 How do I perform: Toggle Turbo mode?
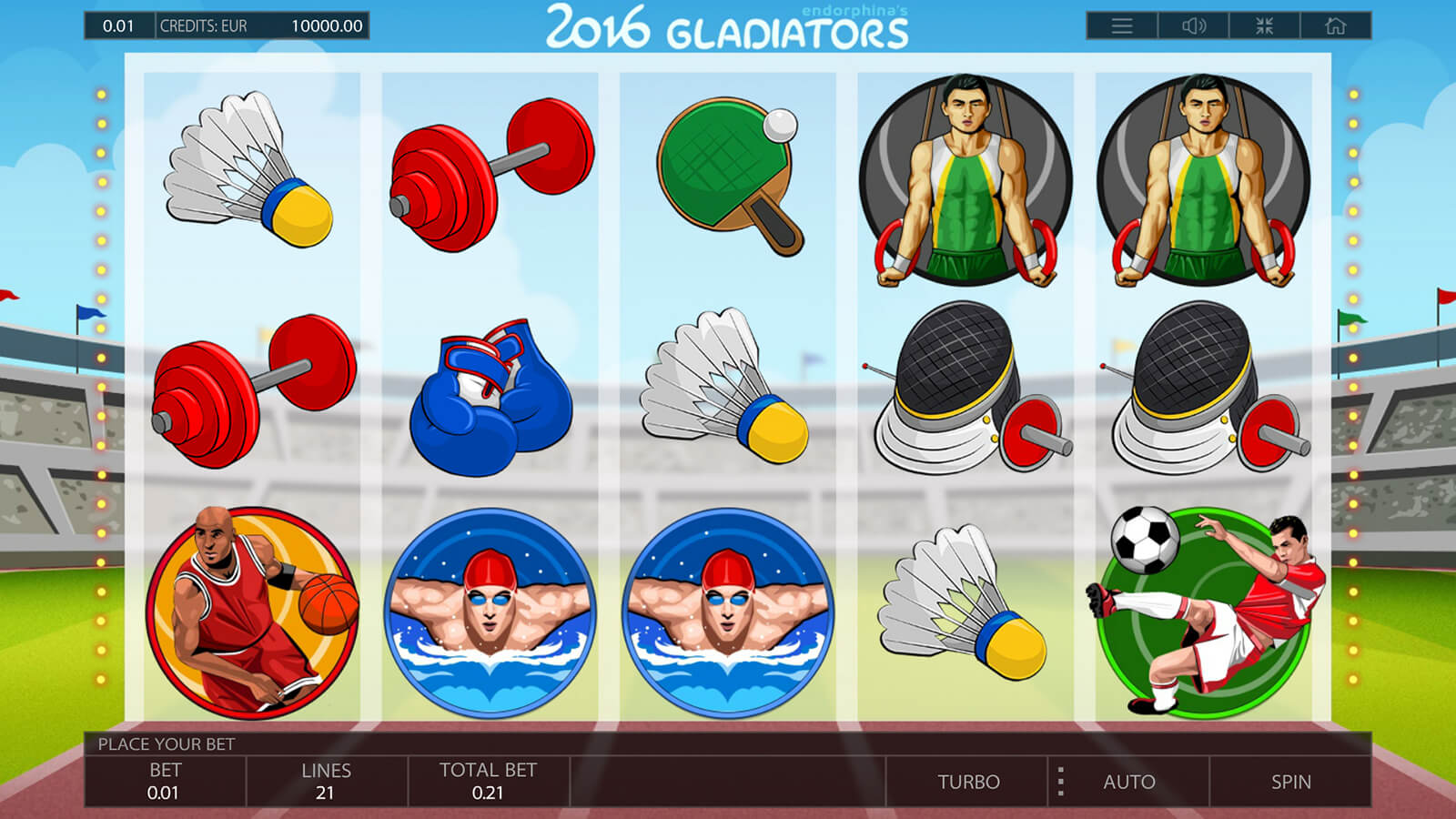tap(968, 782)
